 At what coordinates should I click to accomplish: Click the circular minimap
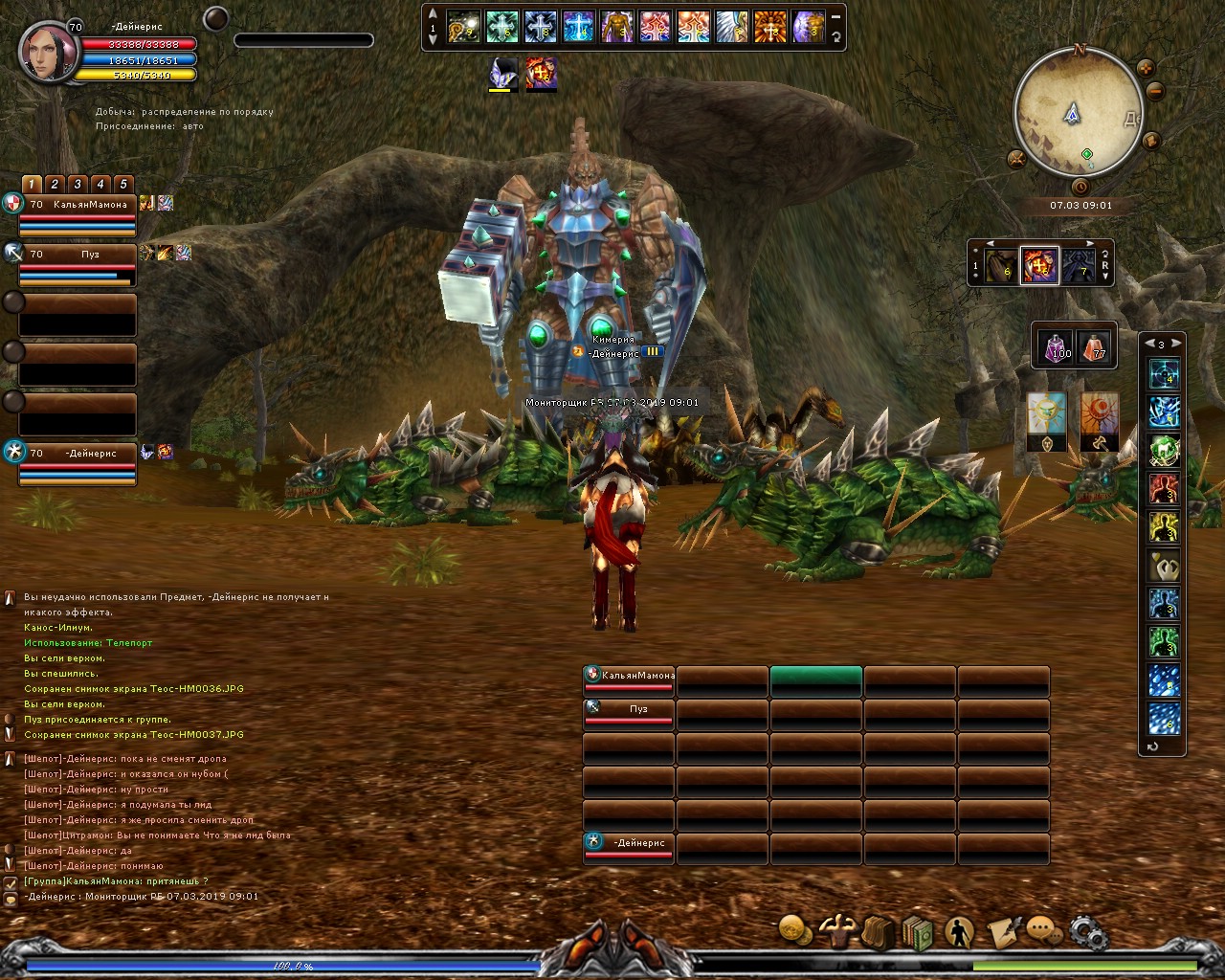1078,114
